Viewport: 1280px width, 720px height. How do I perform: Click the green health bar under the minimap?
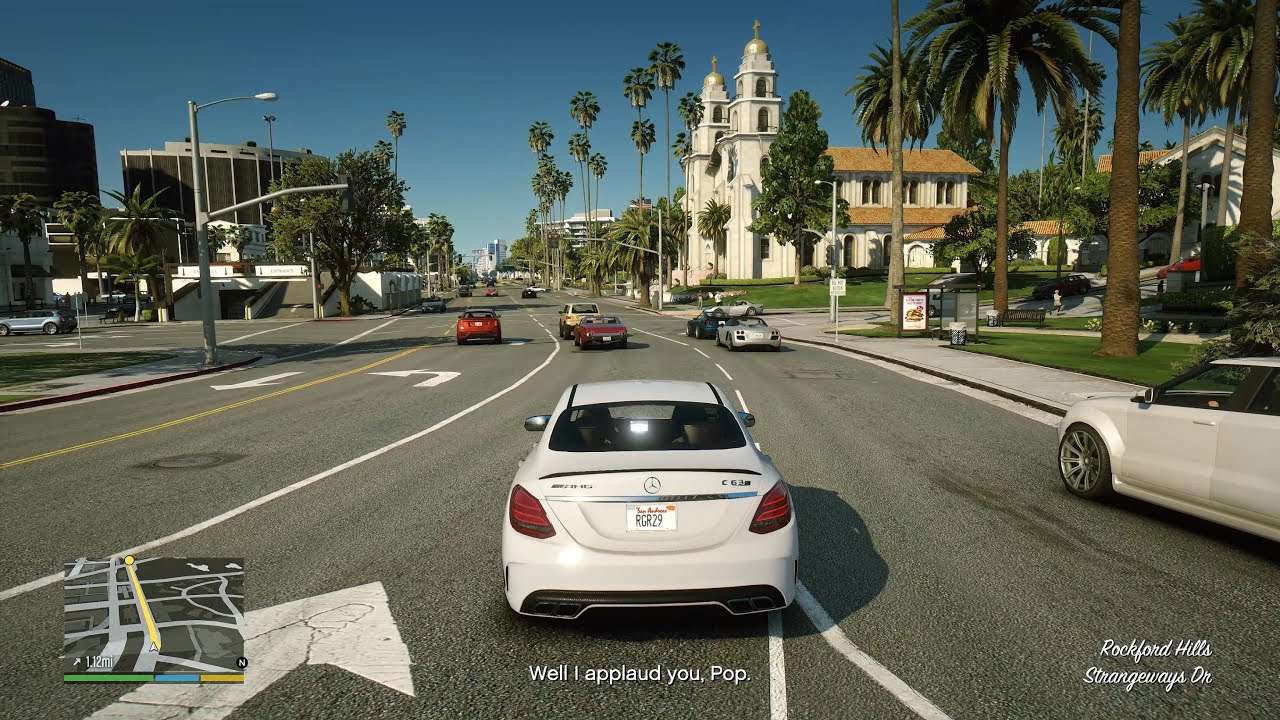click(106, 677)
